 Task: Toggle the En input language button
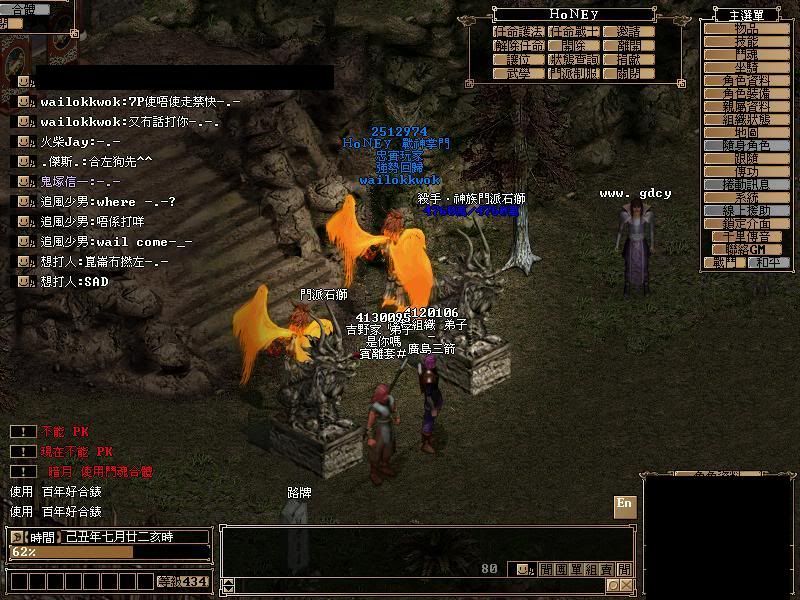[x=624, y=505]
